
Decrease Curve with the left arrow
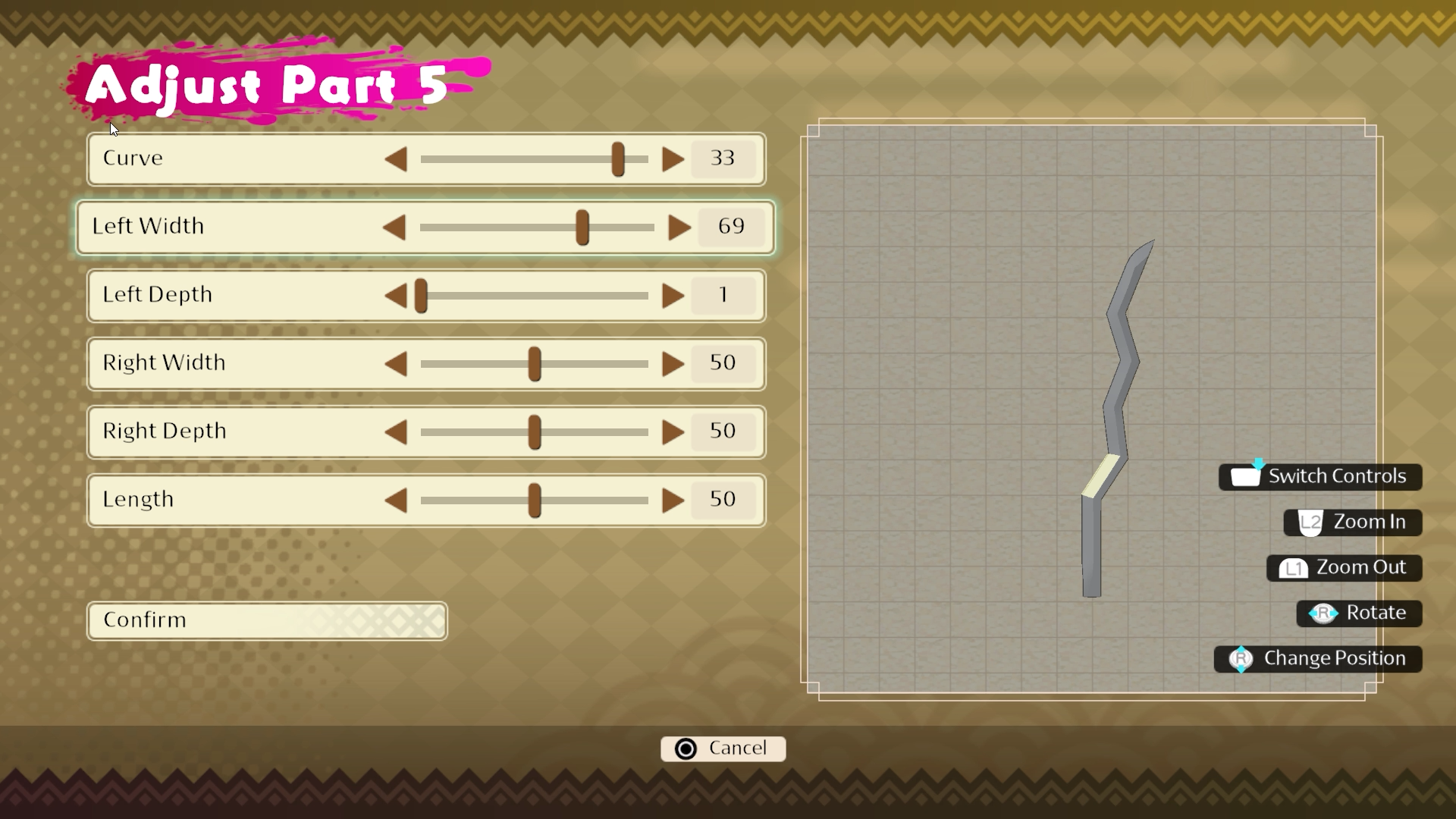click(396, 159)
